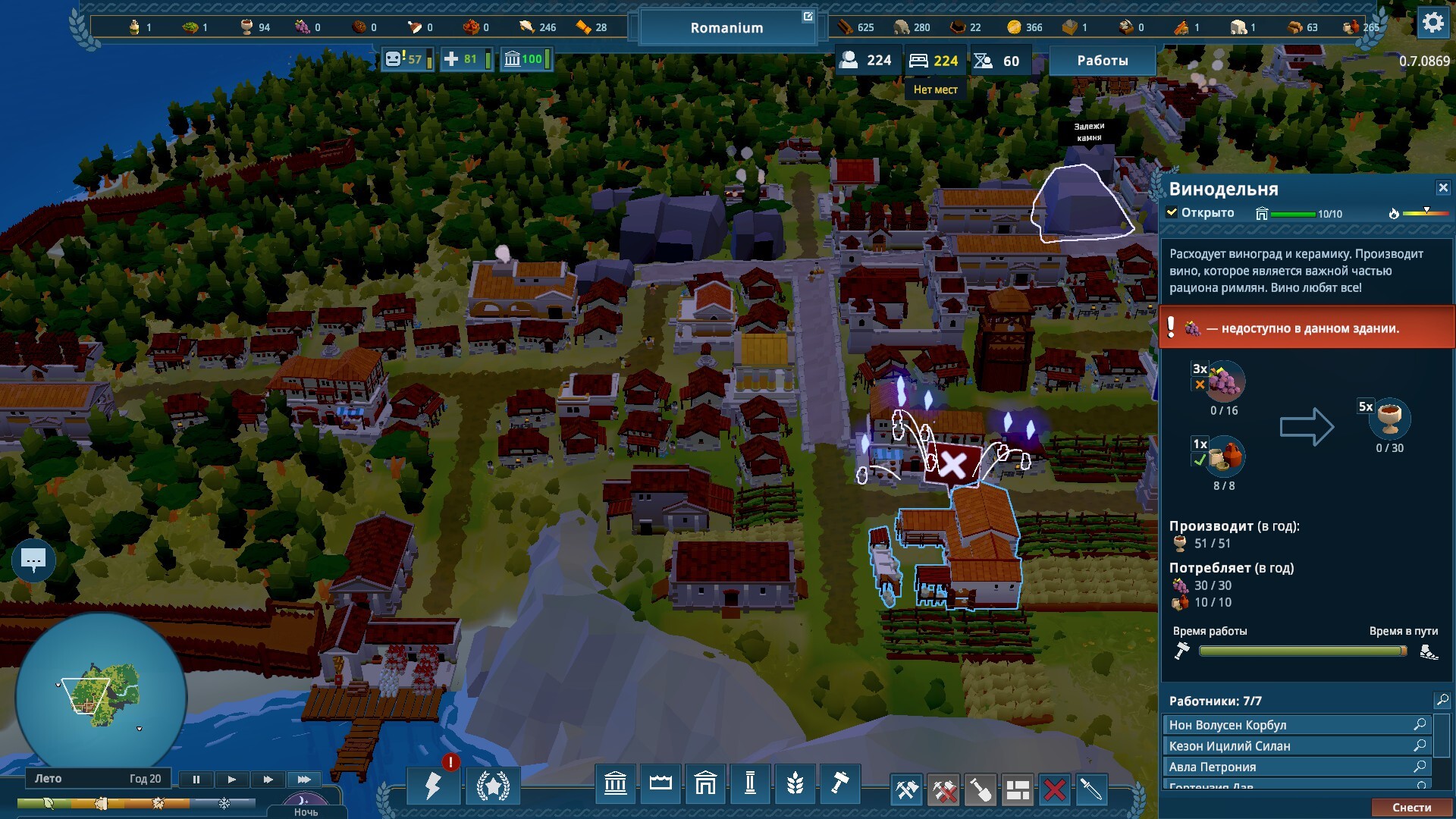Viewport: 1456px width, 819px height.
Task: Click the Снести demolish button
Action: click(x=1411, y=808)
